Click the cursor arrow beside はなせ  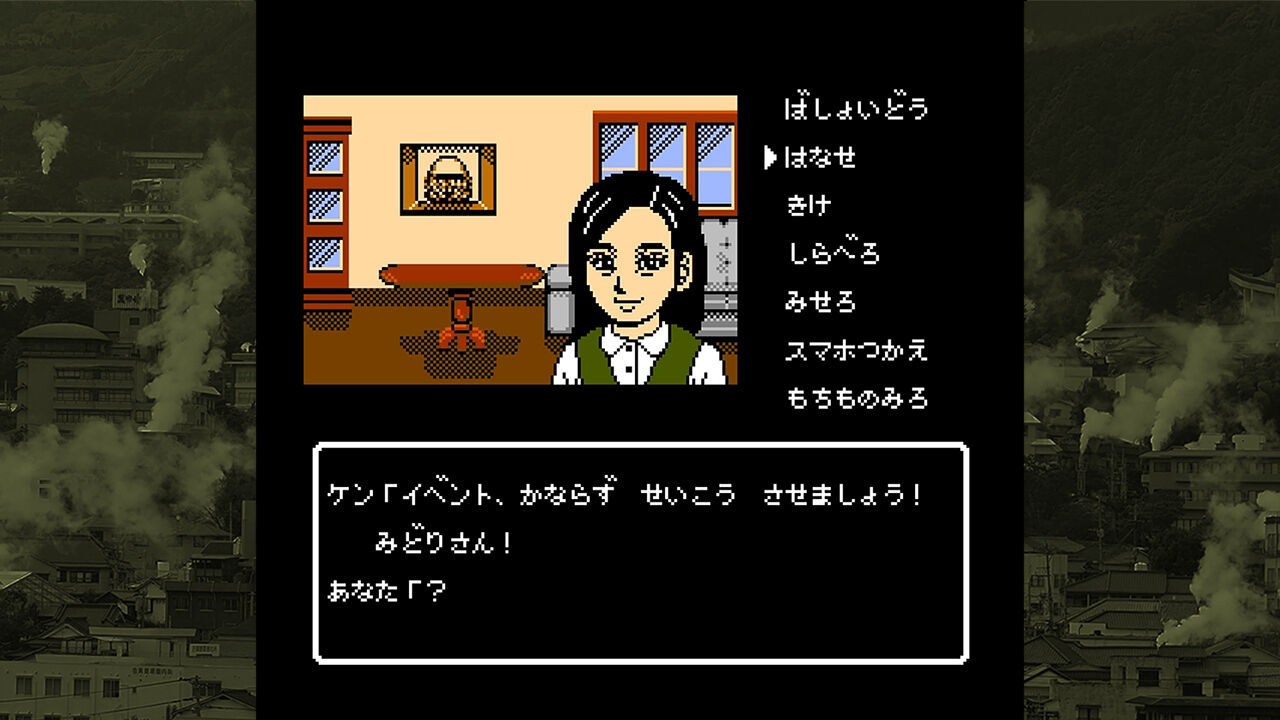click(x=770, y=156)
